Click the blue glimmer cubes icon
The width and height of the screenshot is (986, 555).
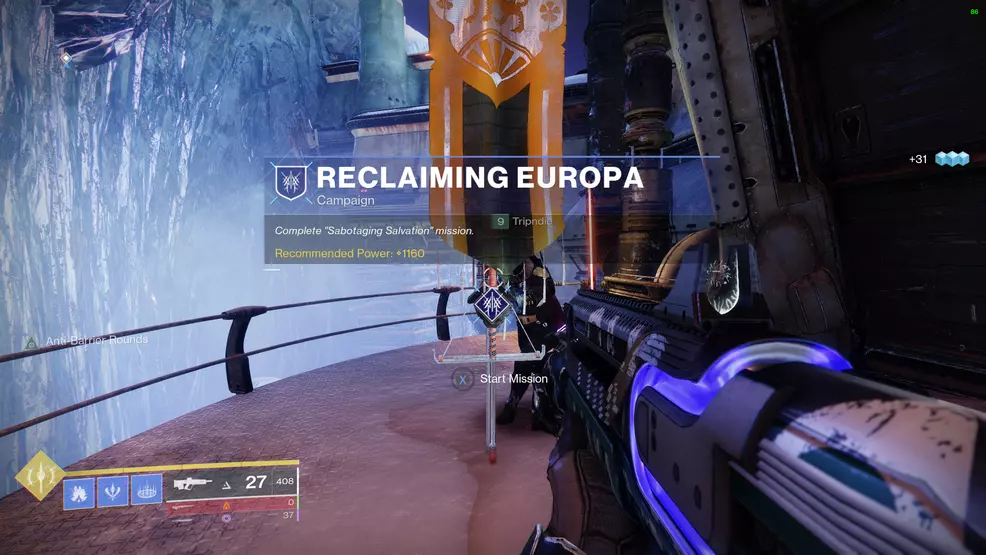click(952, 159)
